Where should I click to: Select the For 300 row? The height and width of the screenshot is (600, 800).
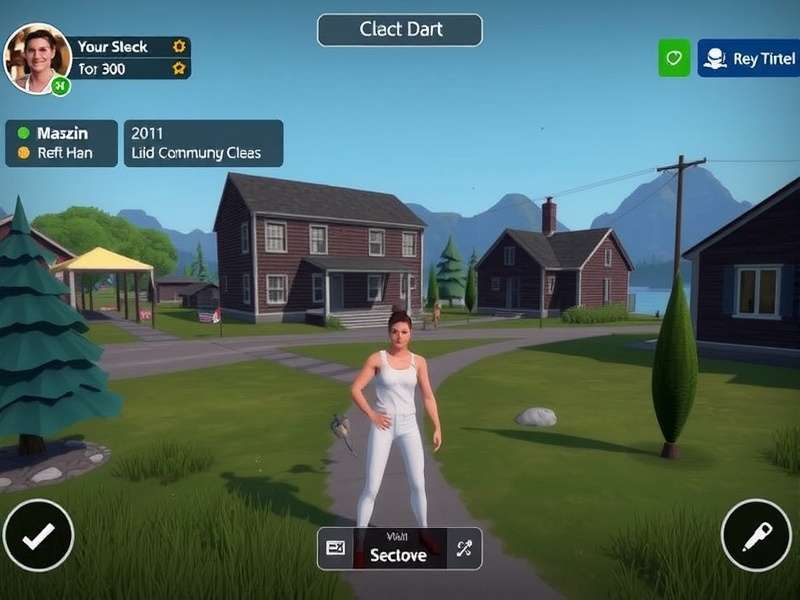tap(126, 68)
